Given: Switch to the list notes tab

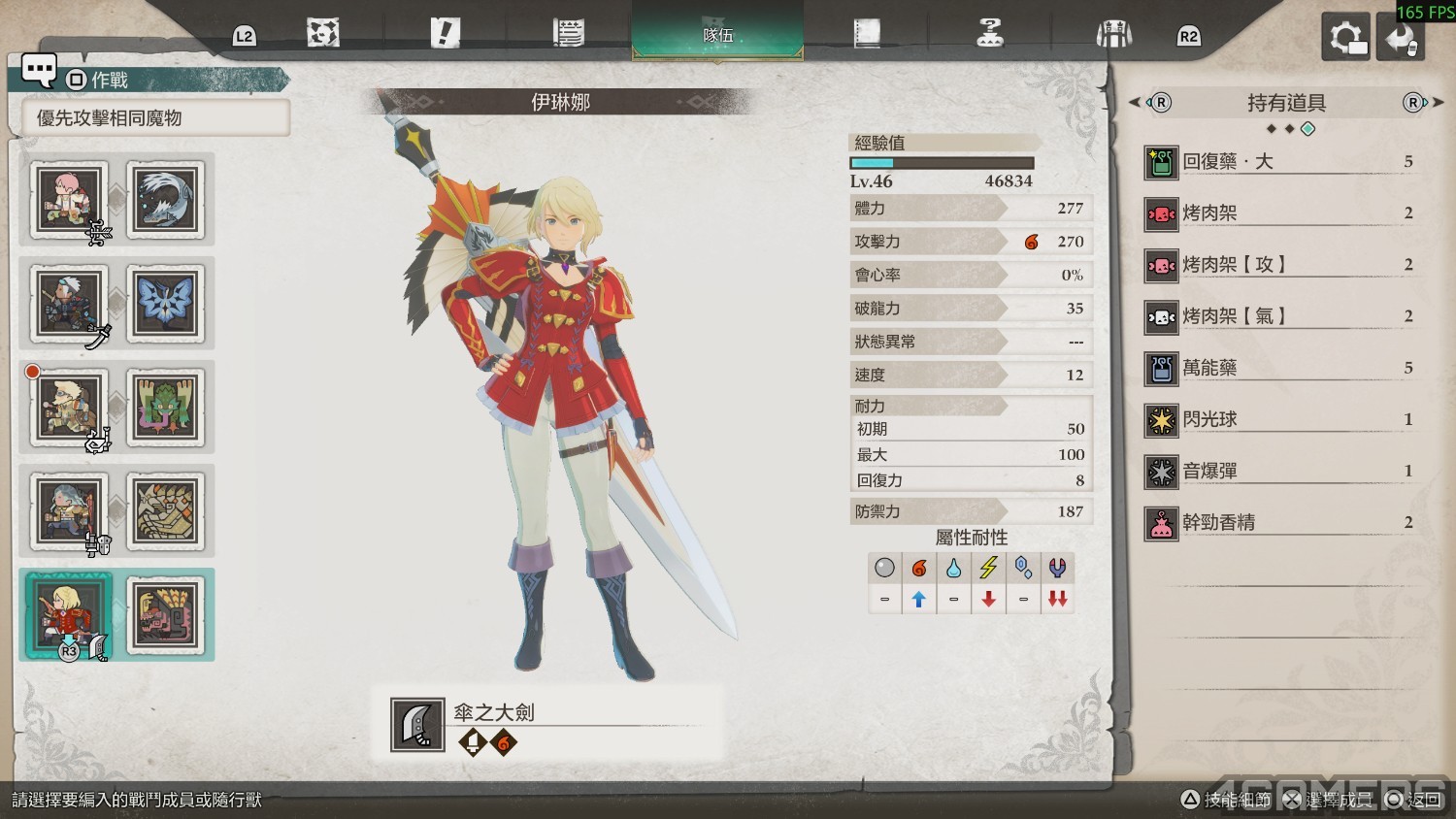Looking at the screenshot, I should (x=569, y=34).
